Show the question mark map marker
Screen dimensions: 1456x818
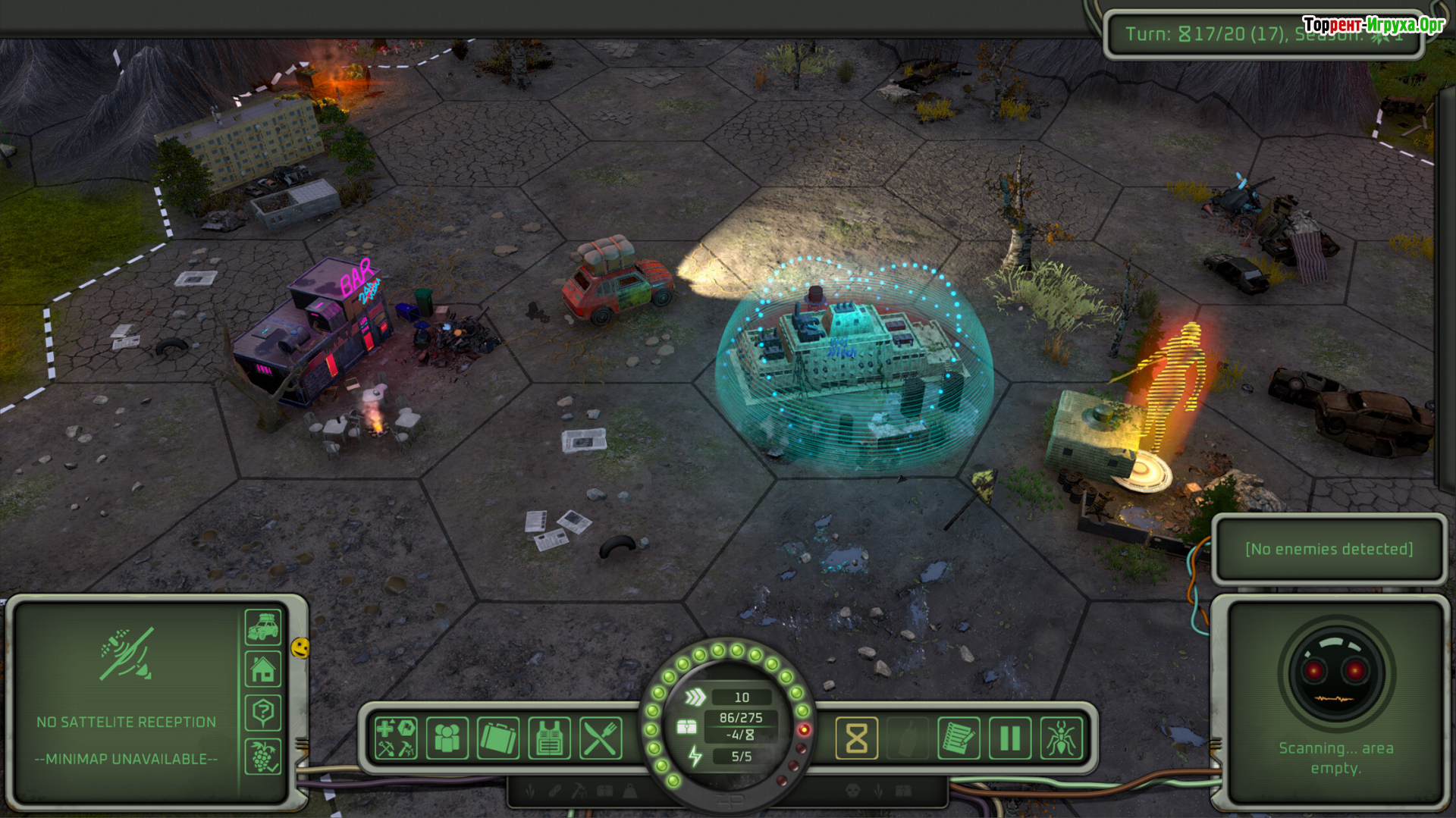(263, 713)
